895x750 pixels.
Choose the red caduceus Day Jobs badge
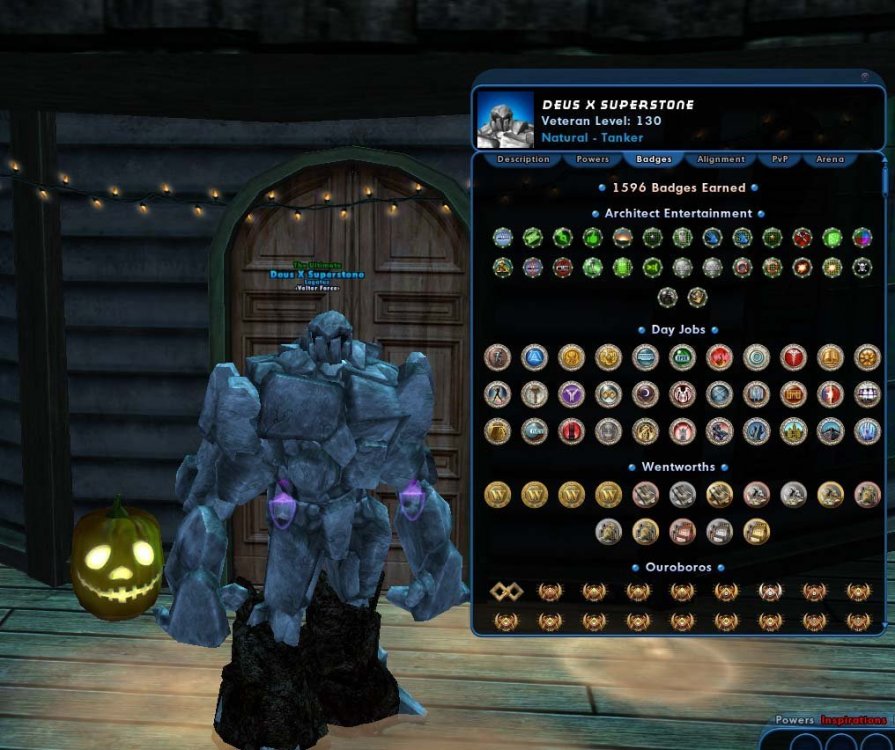point(794,357)
